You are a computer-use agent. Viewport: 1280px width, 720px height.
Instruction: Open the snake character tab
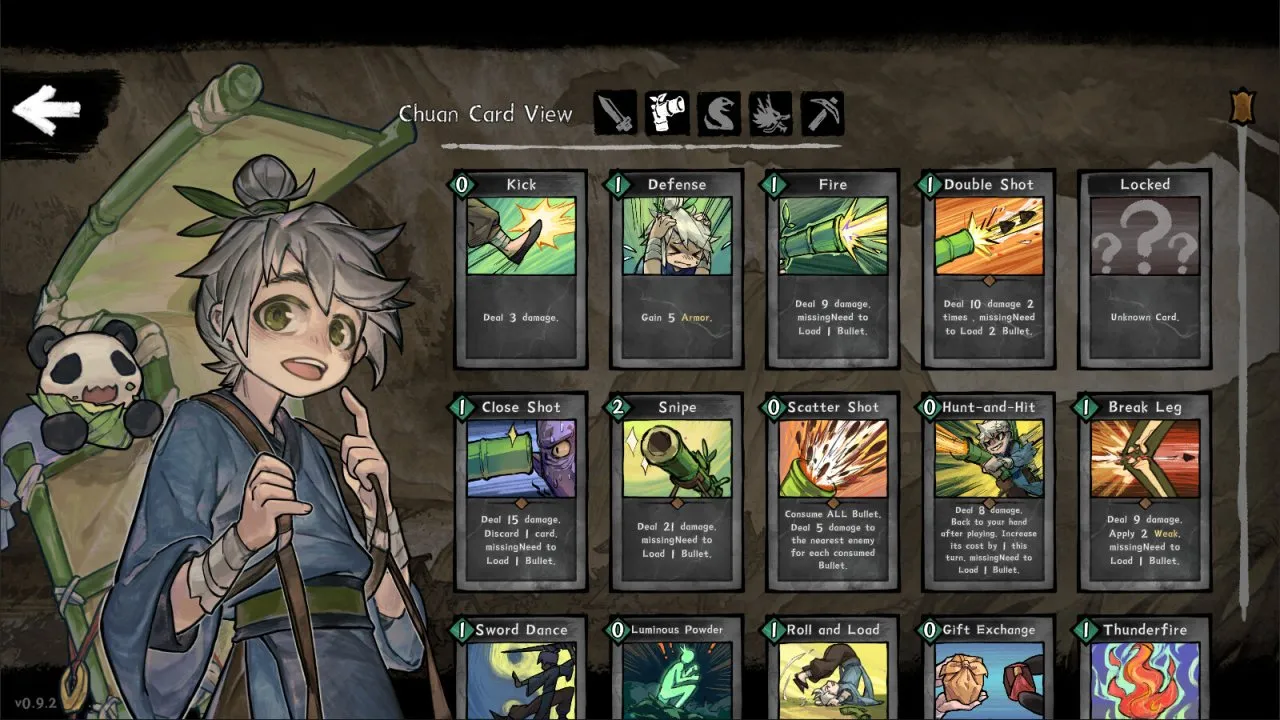click(x=719, y=113)
